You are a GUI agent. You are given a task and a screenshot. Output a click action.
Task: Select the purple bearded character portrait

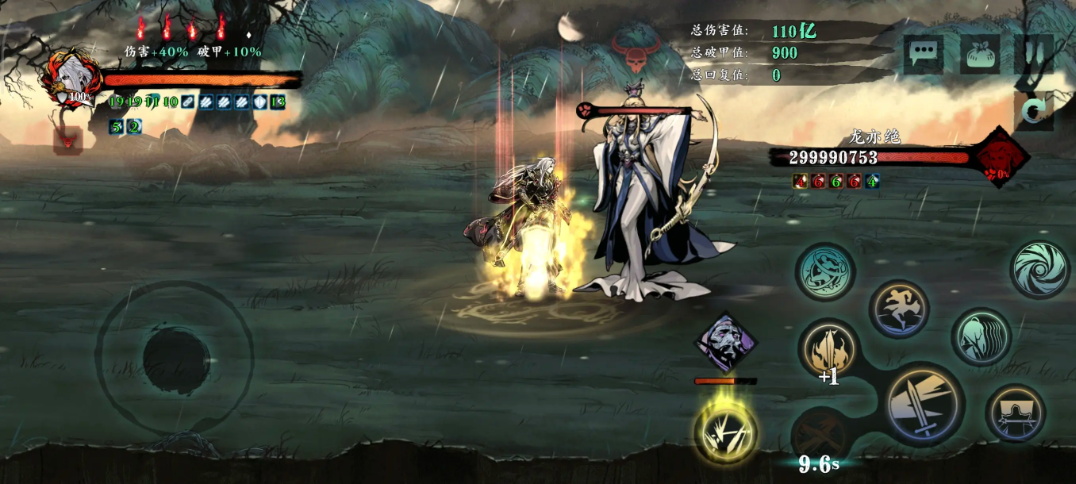click(x=726, y=344)
